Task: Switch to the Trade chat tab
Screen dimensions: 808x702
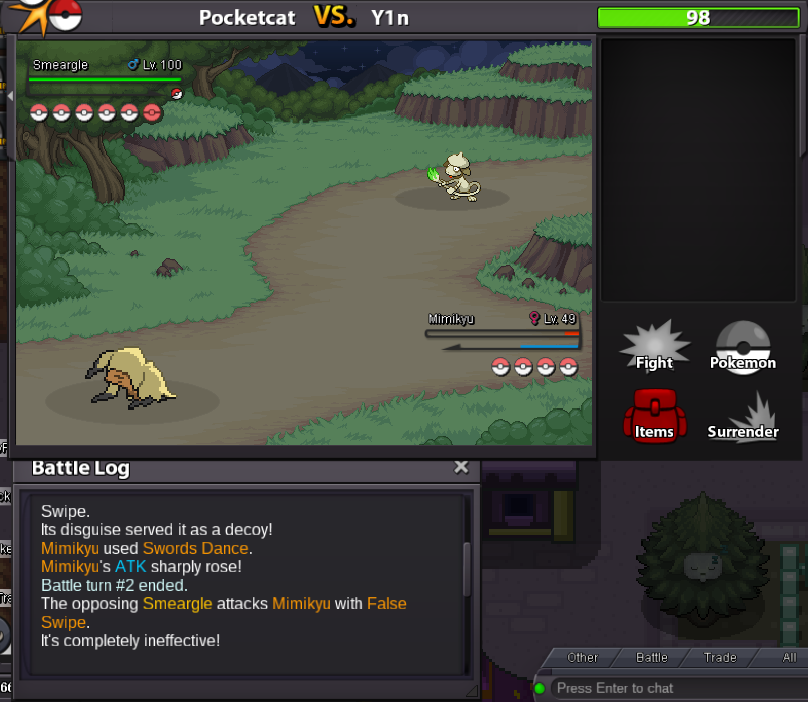Action: pos(719,657)
